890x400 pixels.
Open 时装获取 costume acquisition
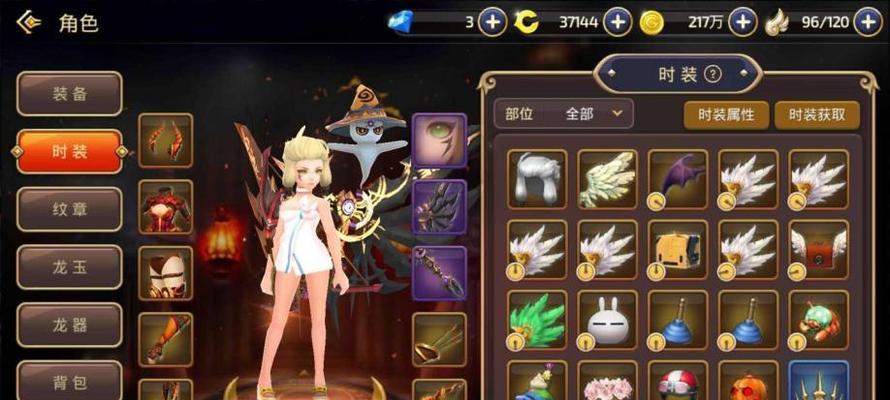coord(817,114)
